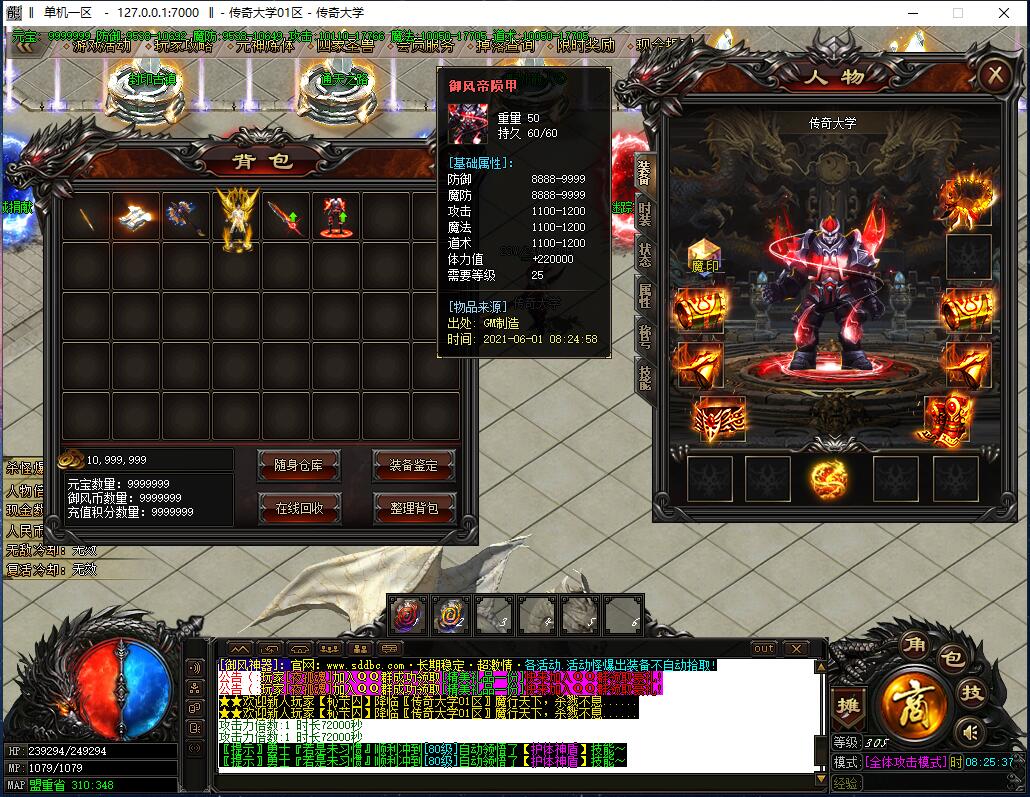
Task: Toggle sound with the speaker icon
Action: coord(968,732)
